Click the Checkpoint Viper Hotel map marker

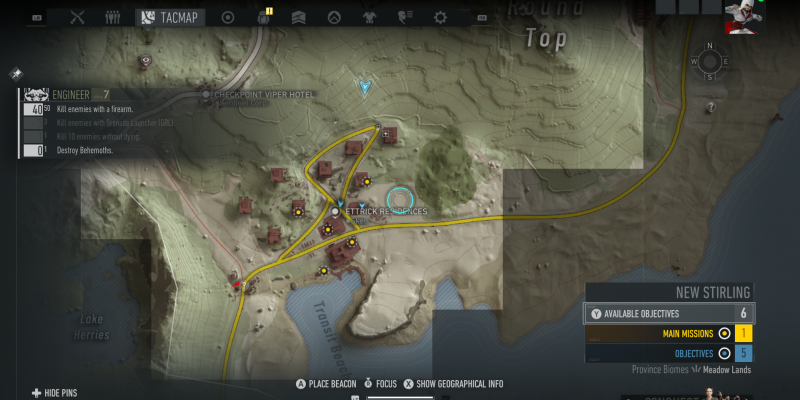point(207,94)
